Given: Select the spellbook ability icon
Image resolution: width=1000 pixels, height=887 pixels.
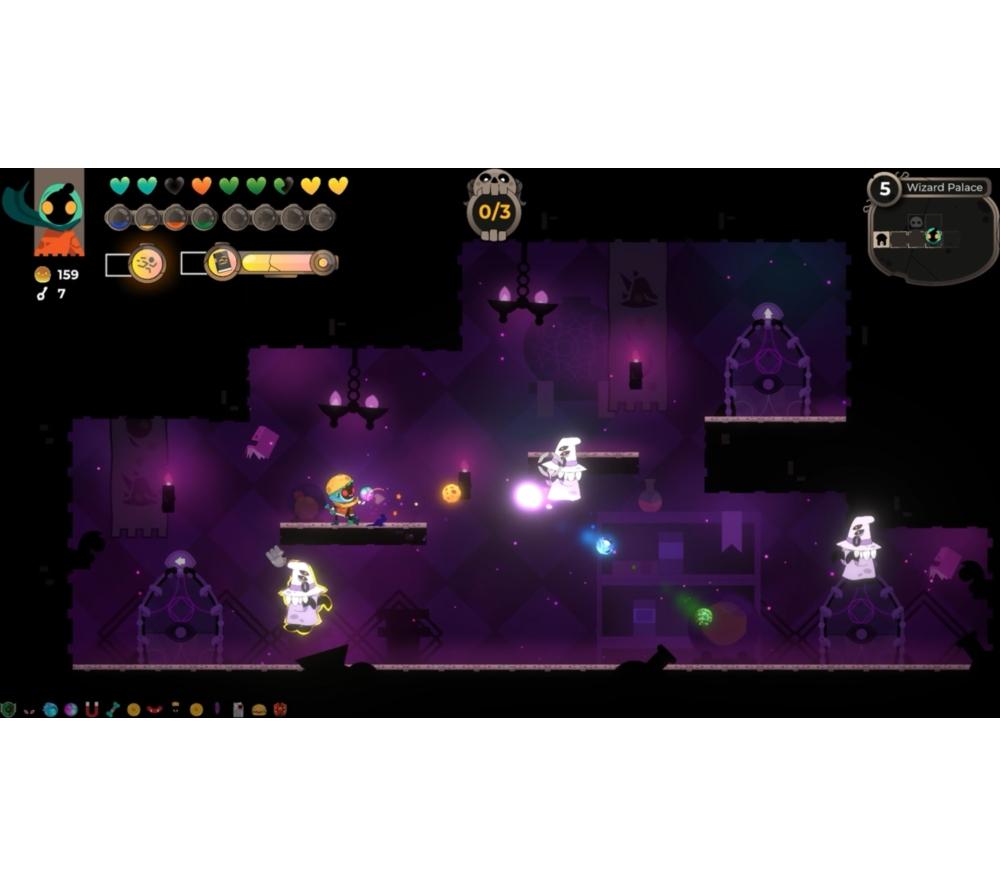Looking at the screenshot, I should pyautogui.click(x=222, y=263).
